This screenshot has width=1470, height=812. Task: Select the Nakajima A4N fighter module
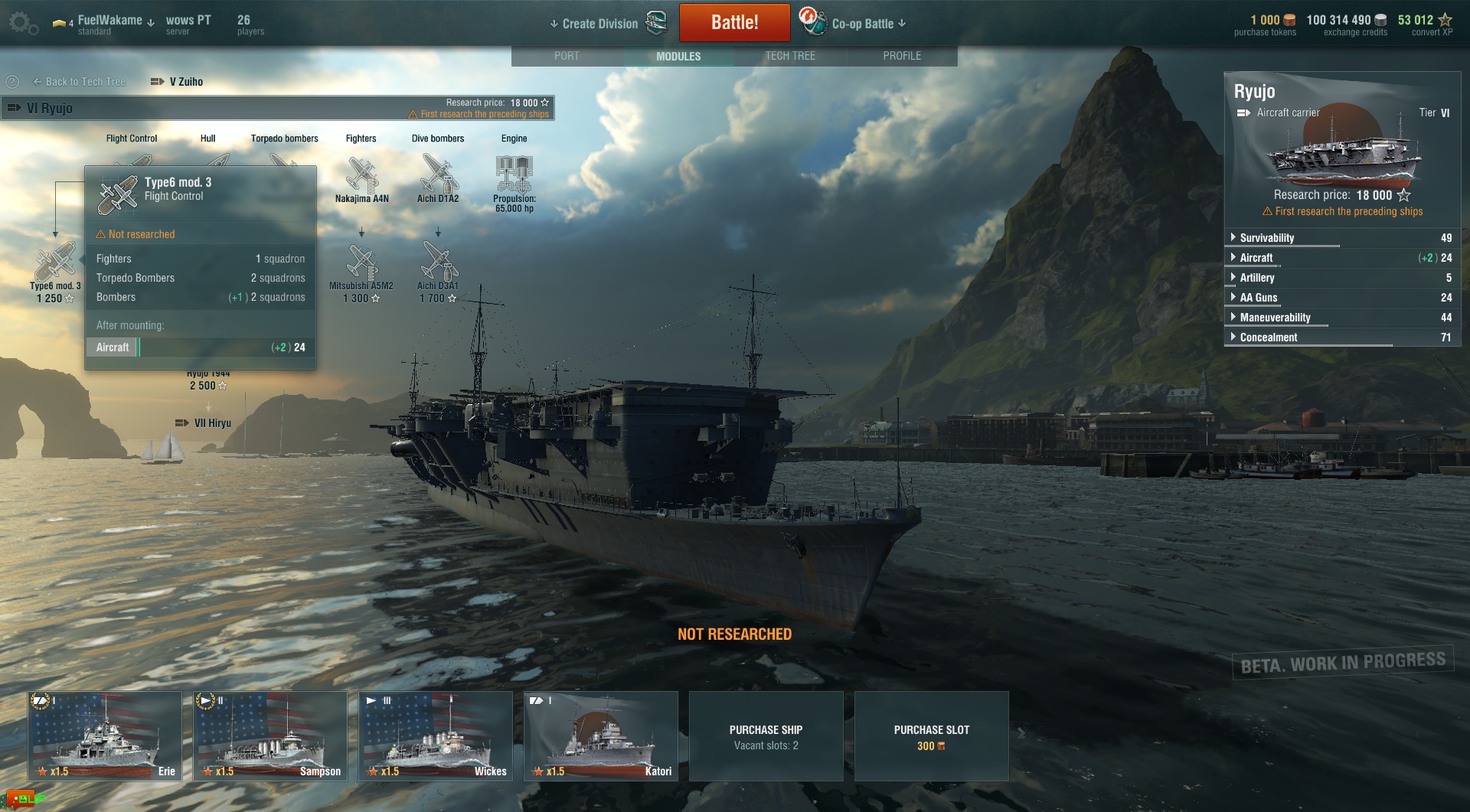pos(361,176)
